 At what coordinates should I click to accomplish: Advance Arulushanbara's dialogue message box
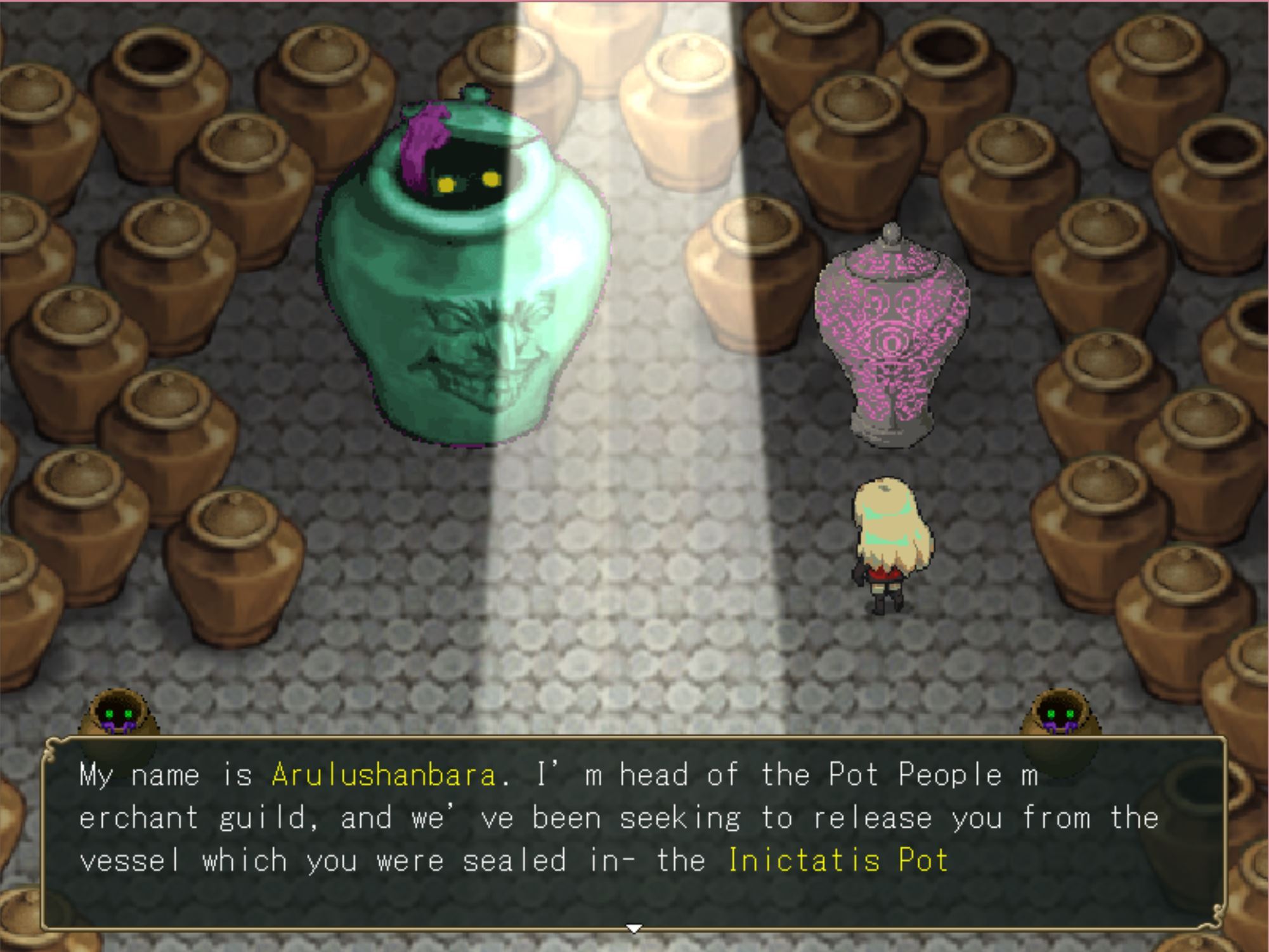634,831
